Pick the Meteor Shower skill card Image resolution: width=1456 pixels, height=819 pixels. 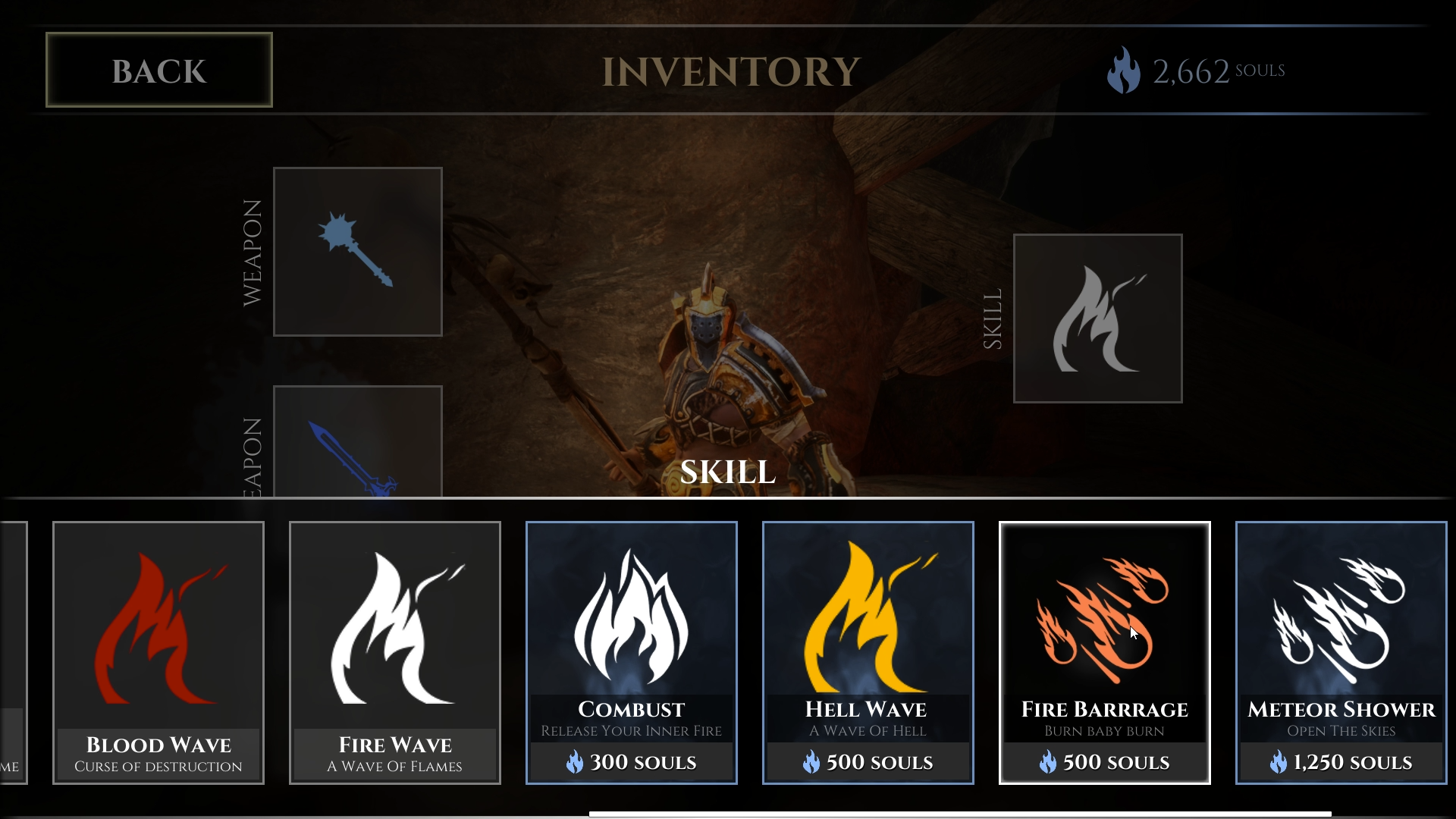click(x=1341, y=652)
